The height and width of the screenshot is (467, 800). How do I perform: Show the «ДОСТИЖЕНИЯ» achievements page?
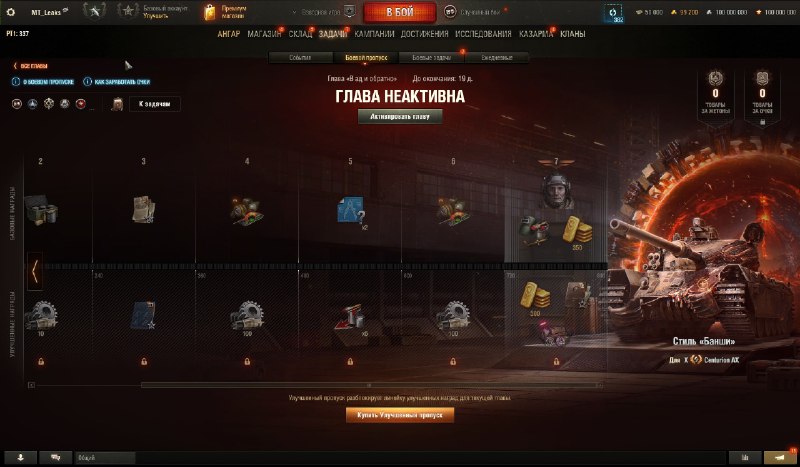(424, 34)
